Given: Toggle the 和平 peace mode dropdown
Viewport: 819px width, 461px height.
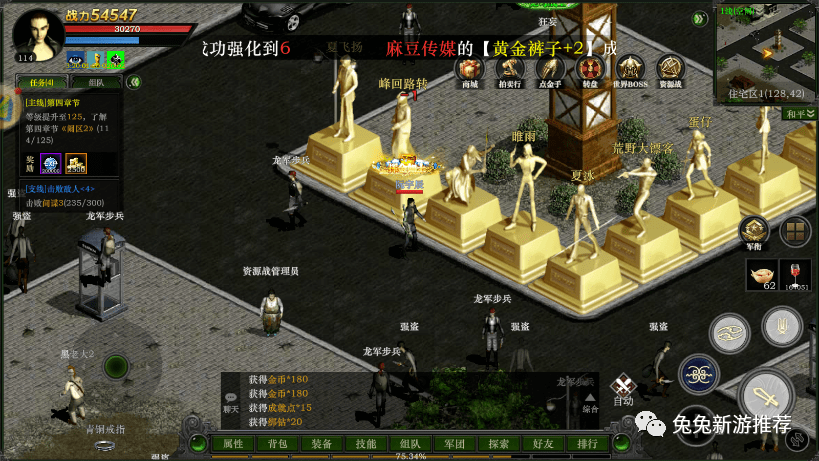Looking at the screenshot, I should [x=799, y=114].
